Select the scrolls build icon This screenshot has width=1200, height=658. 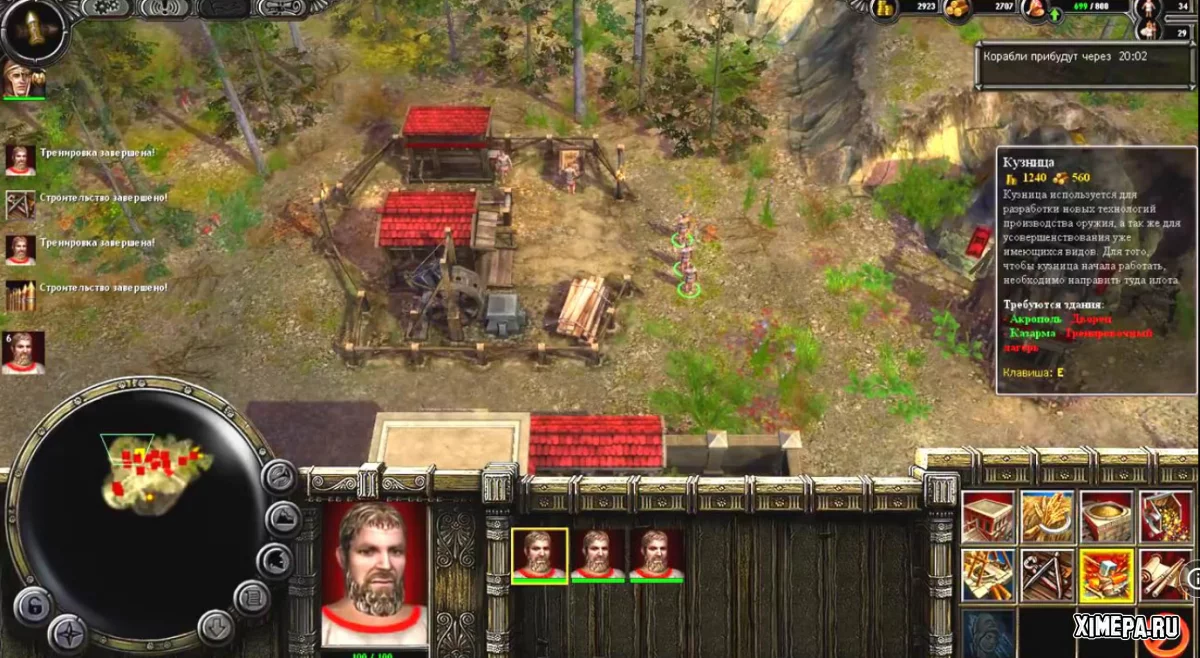1165,575
